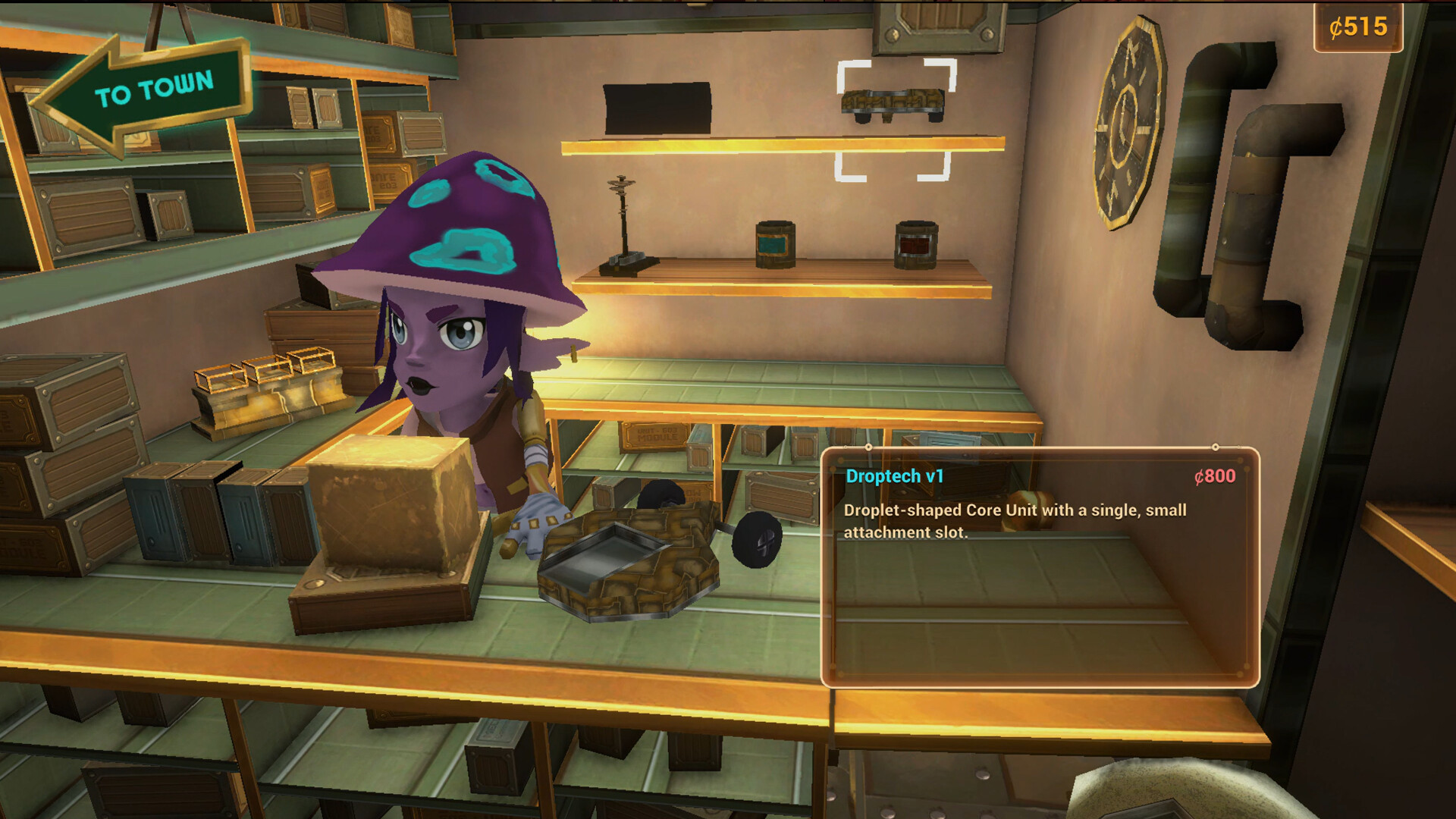Select the red canister on the lower shelf

click(x=916, y=245)
